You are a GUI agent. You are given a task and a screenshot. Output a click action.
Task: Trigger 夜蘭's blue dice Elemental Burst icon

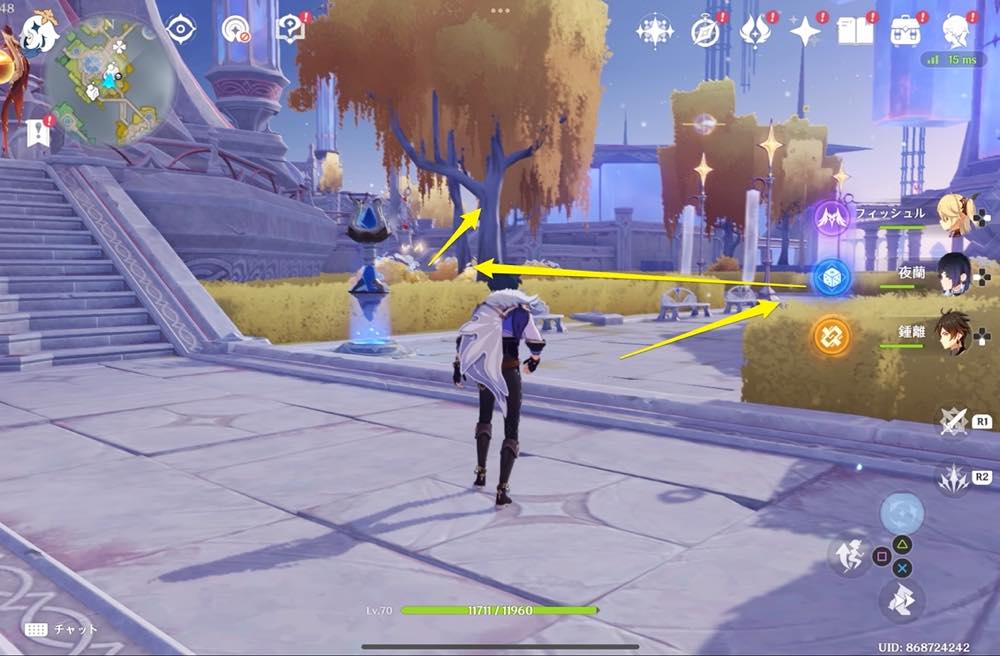[830, 277]
